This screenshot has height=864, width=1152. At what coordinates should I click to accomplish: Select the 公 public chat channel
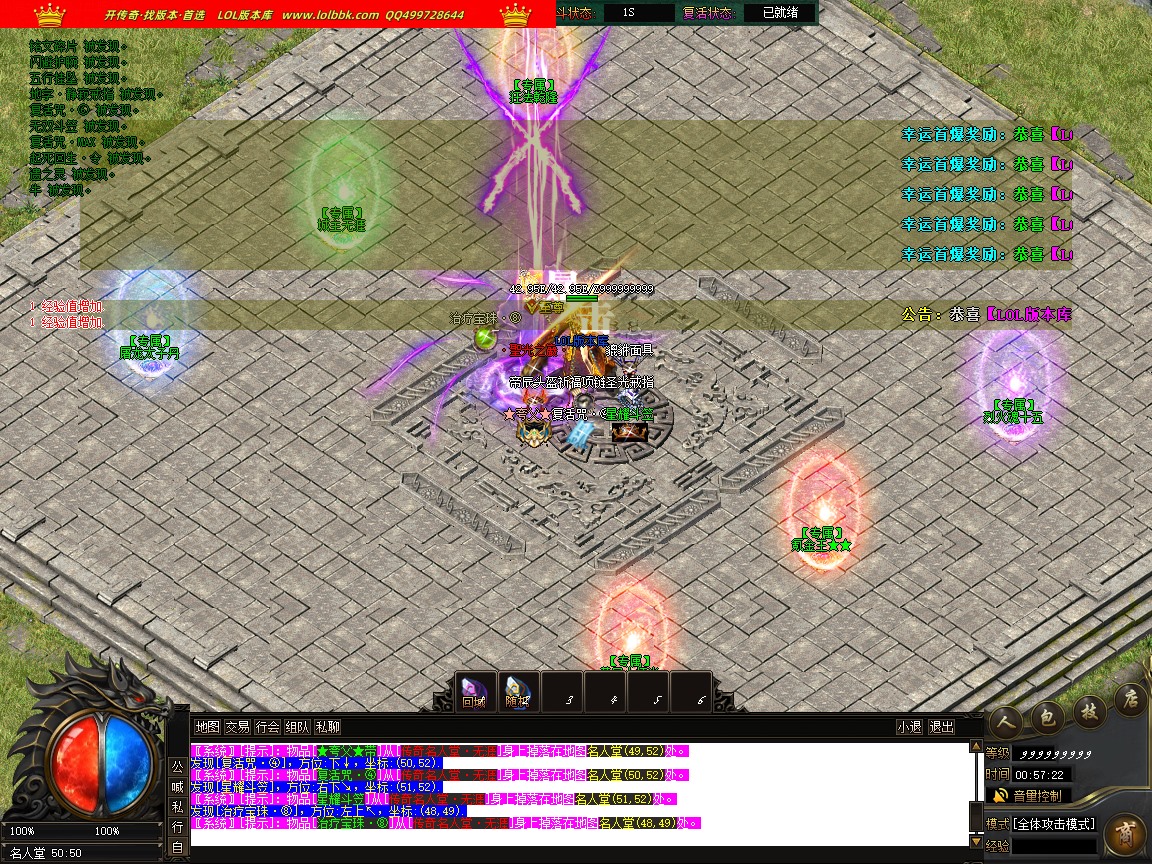(177, 767)
